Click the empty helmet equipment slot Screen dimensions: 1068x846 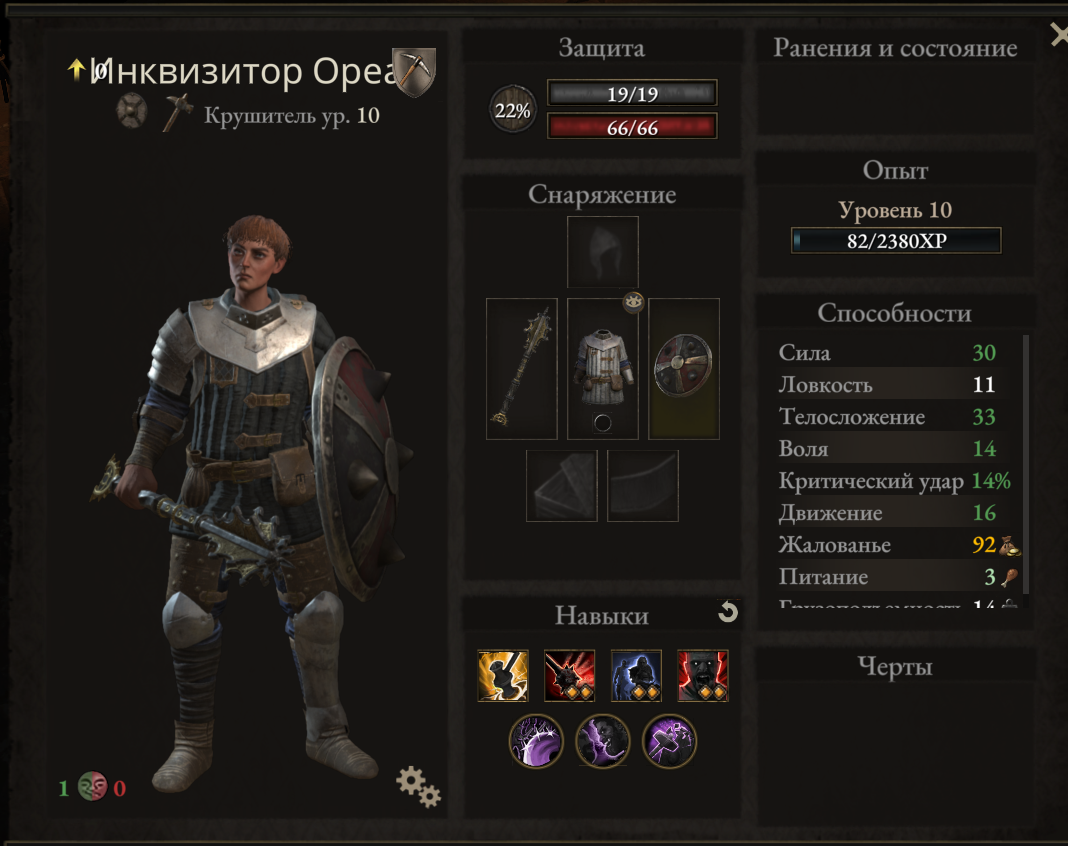click(602, 252)
